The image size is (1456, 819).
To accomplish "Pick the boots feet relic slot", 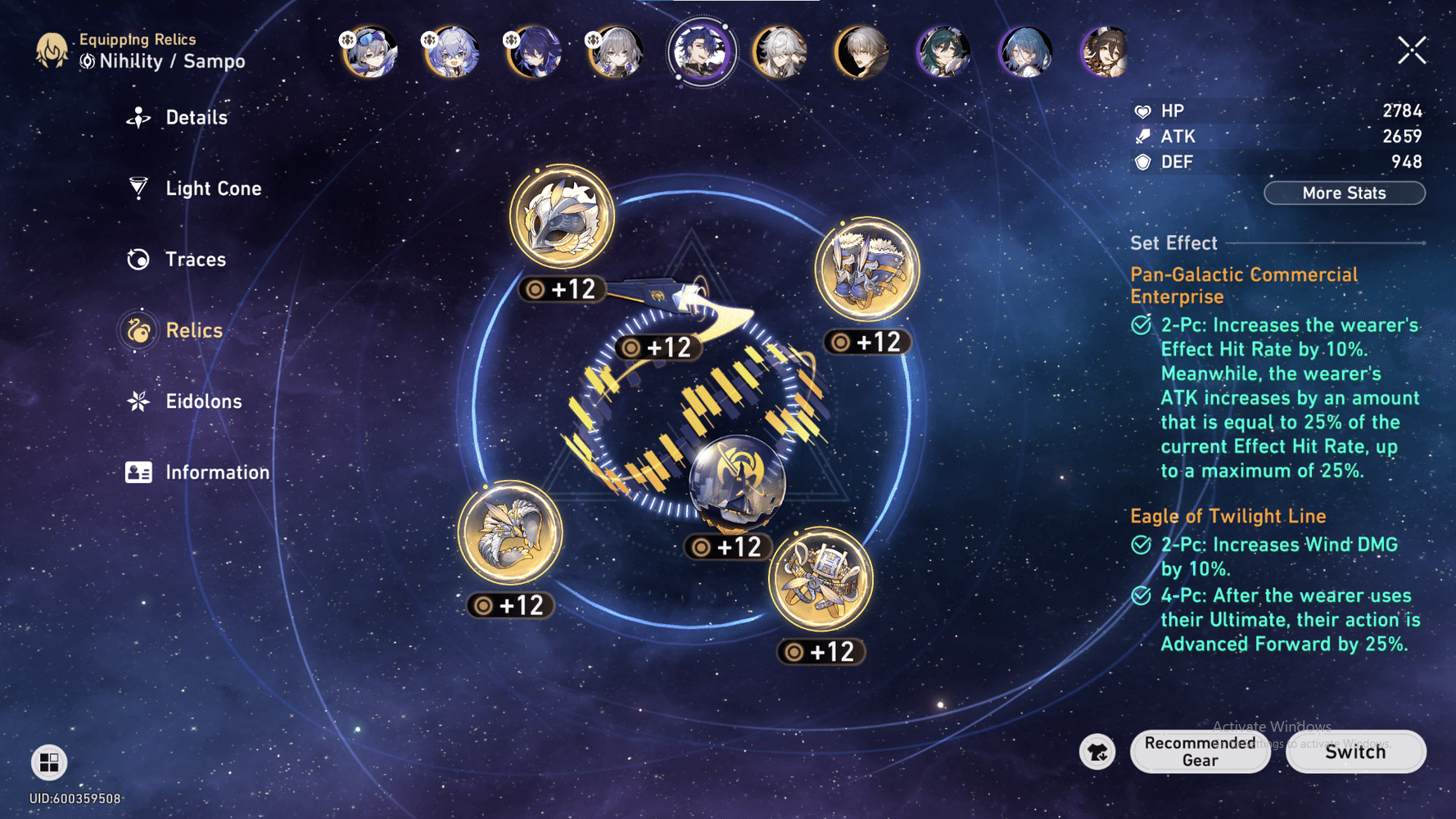I will pos(821,580).
